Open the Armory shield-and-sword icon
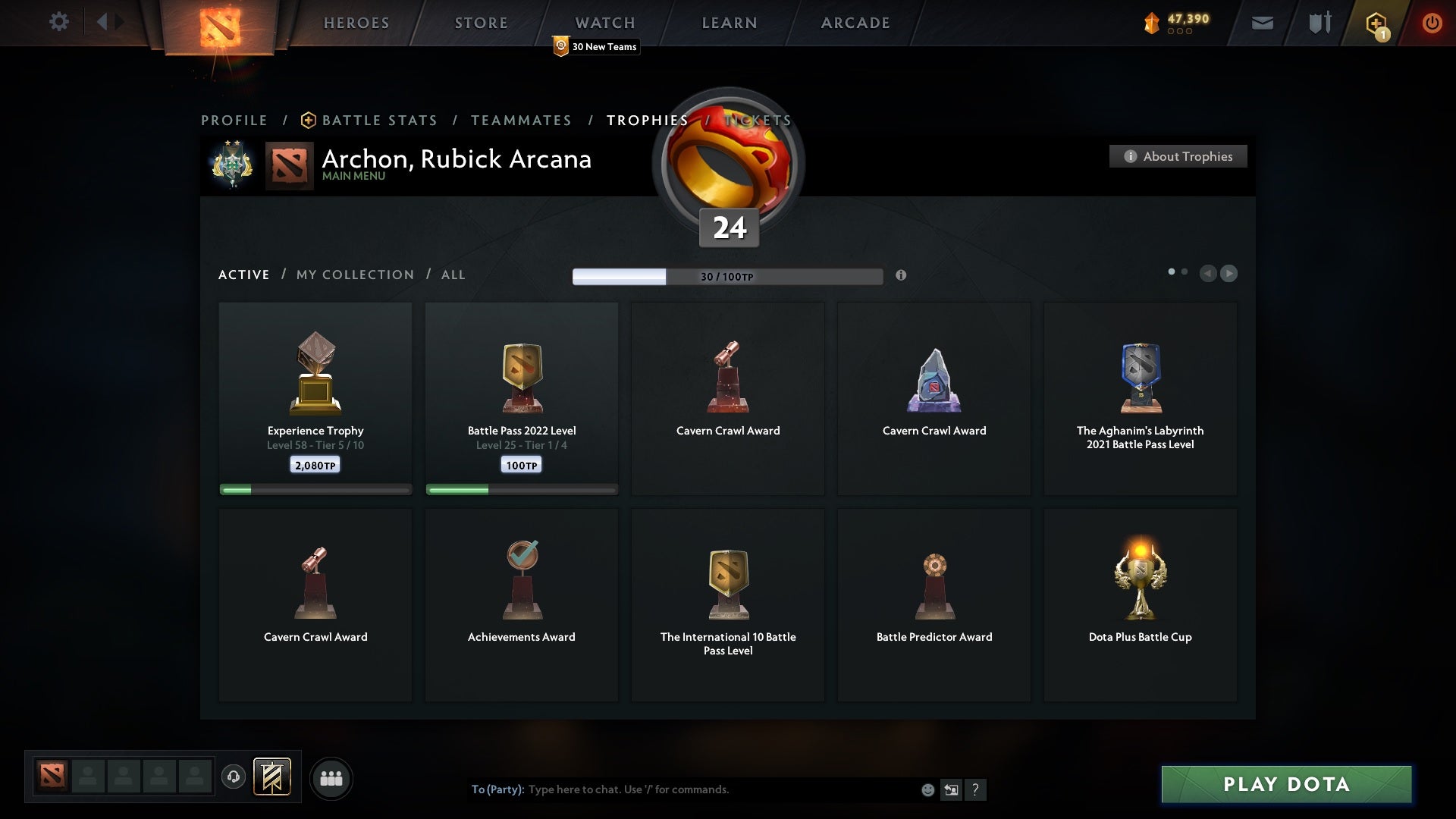 coord(1319,23)
